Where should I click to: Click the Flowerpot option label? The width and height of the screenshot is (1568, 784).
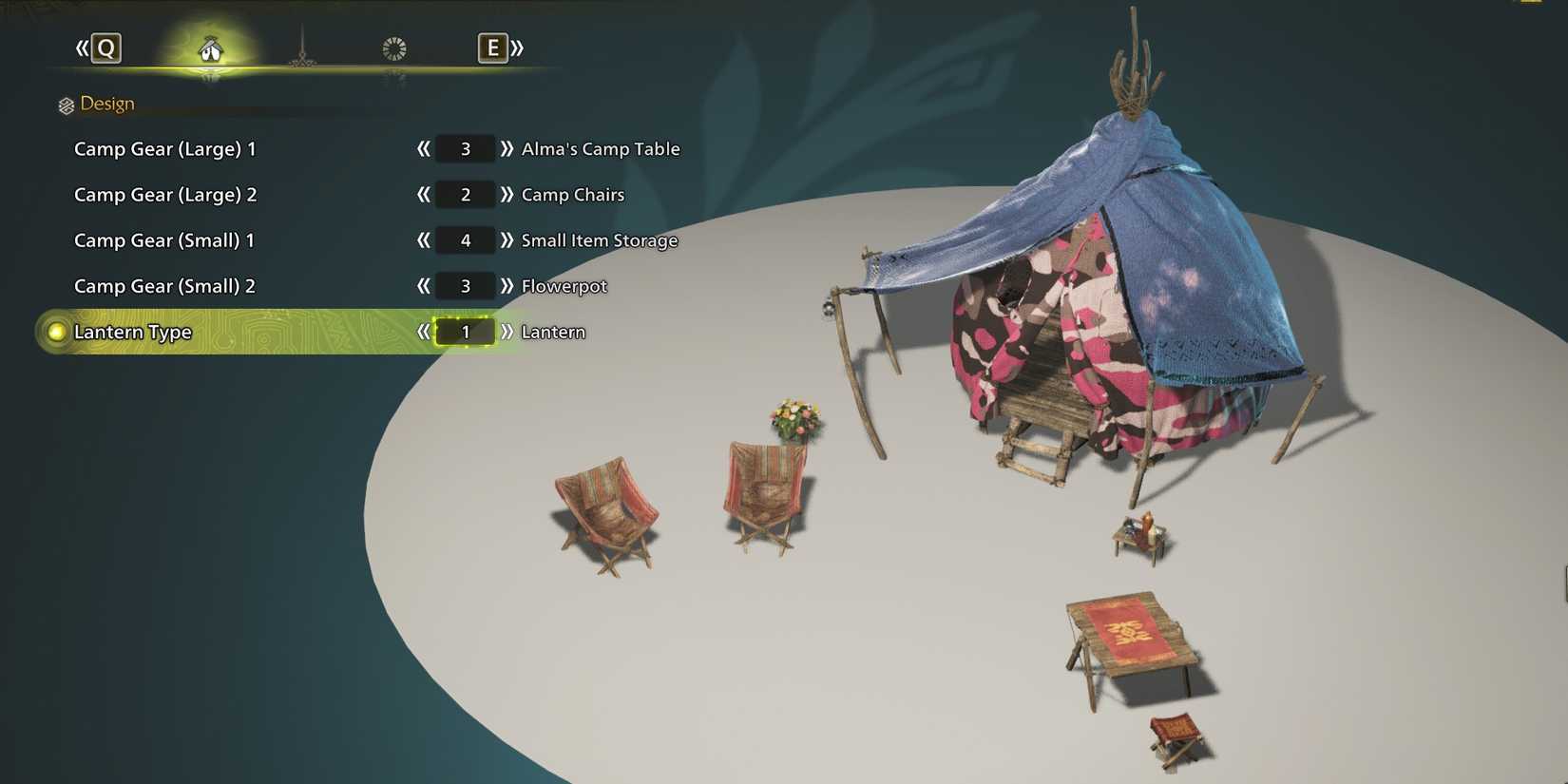(x=564, y=286)
